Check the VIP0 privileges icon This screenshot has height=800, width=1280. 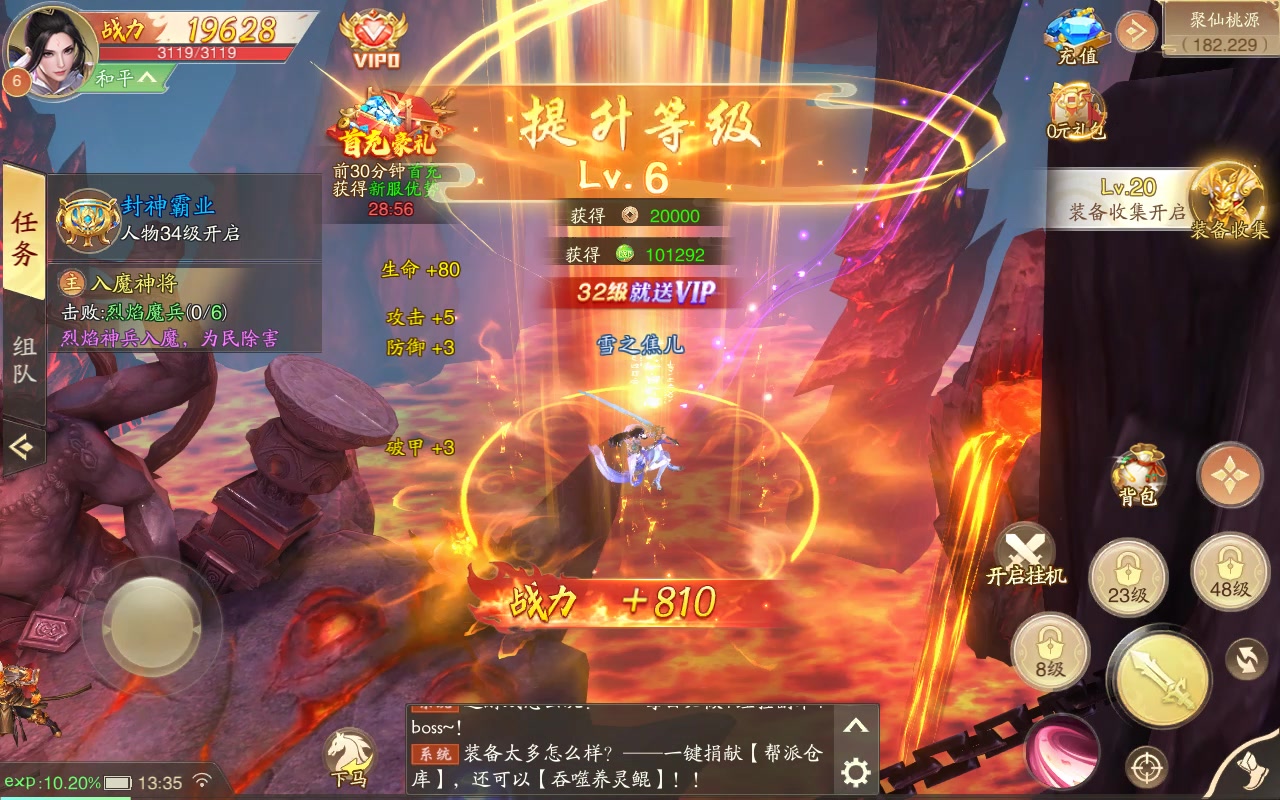pos(372,35)
